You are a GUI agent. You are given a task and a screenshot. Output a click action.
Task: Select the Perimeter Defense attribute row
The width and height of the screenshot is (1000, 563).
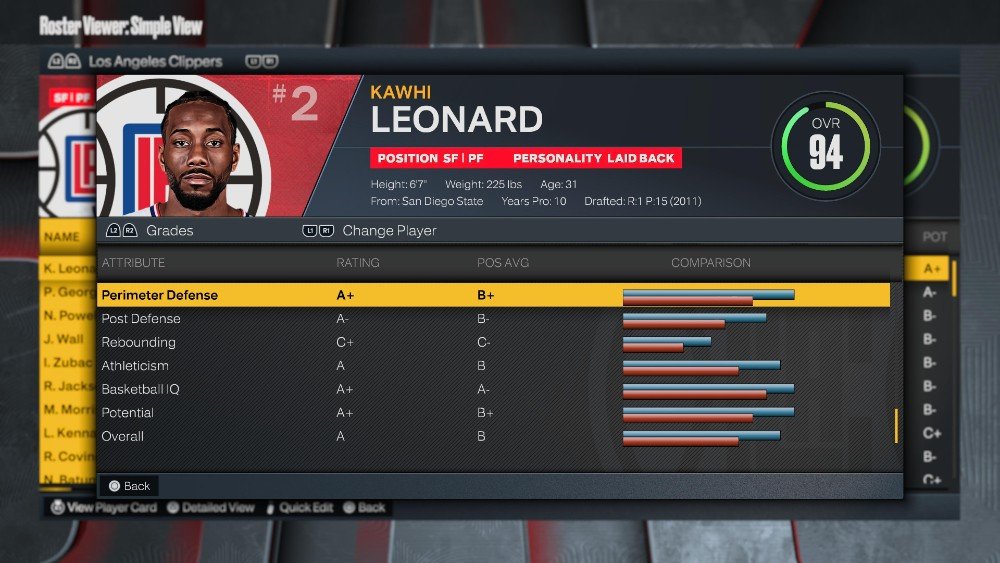(x=495, y=295)
